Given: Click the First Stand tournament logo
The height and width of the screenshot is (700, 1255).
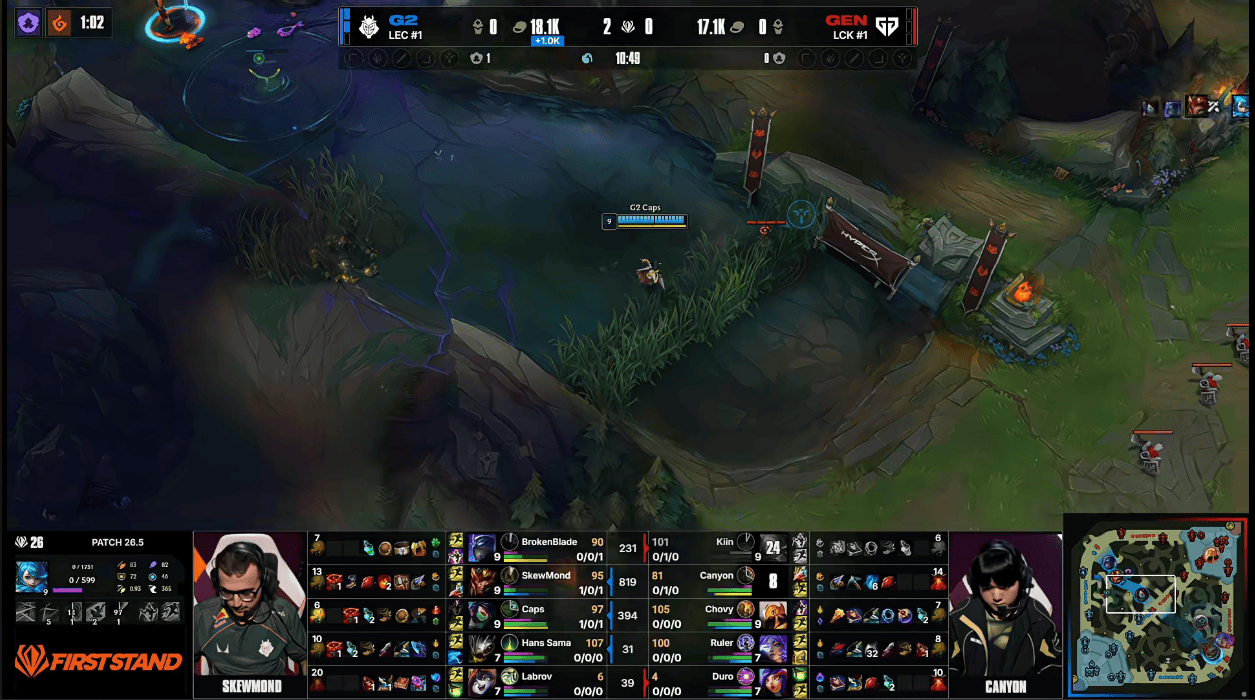Looking at the screenshot, I should coord(98,661).
